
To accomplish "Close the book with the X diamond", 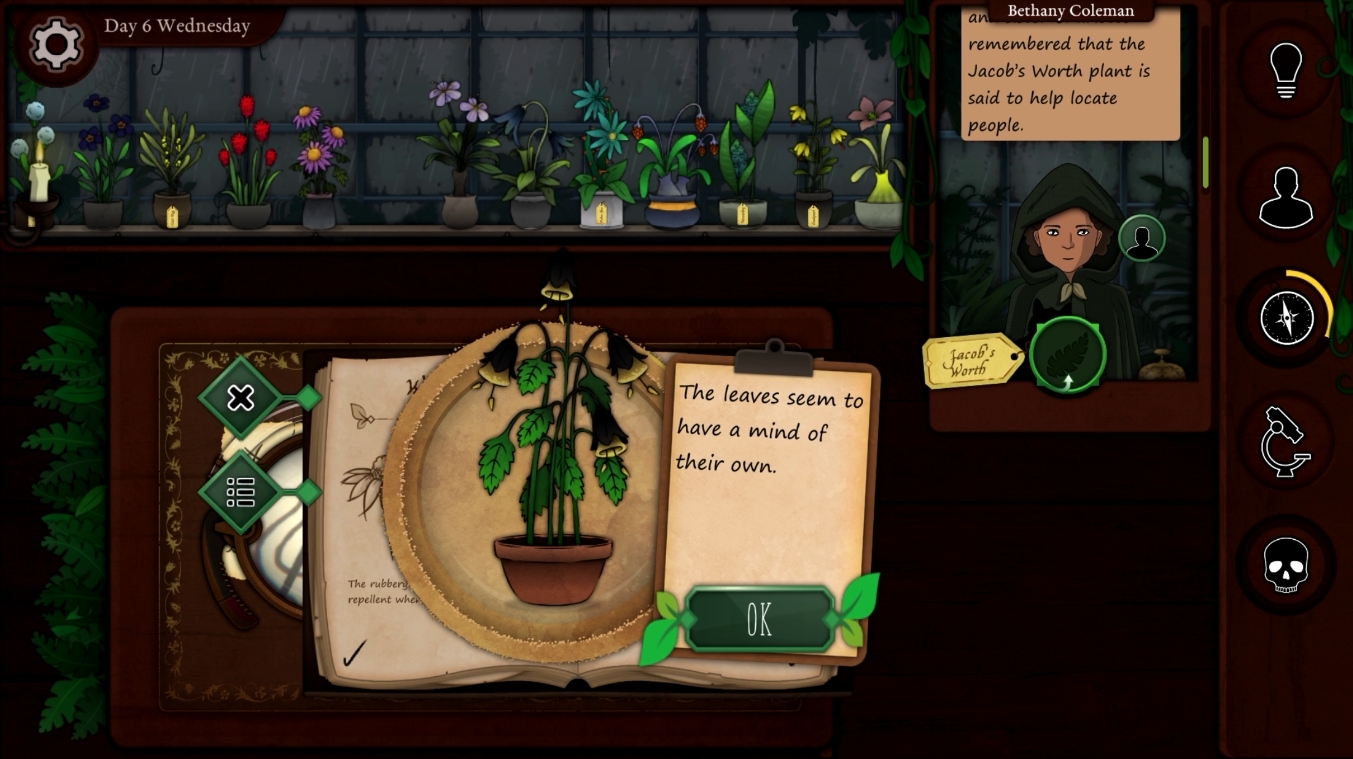I will (241, 398).
